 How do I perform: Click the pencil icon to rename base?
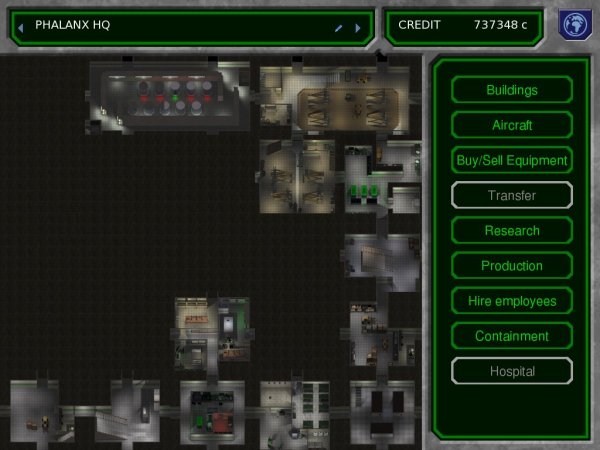click(339, 28)
